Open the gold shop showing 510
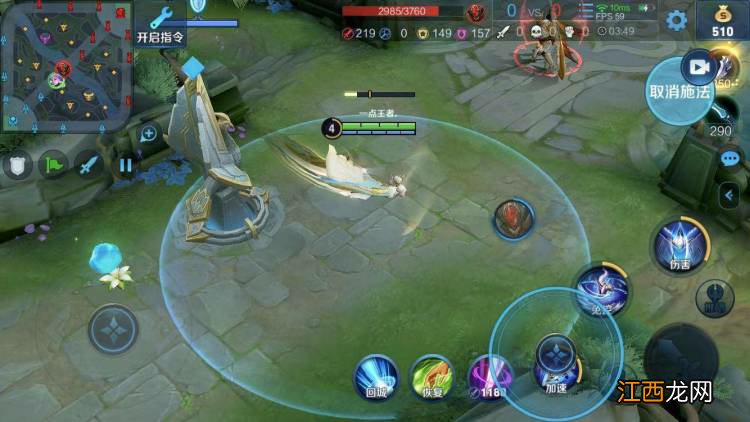750x422 pixels. [722, 20]
